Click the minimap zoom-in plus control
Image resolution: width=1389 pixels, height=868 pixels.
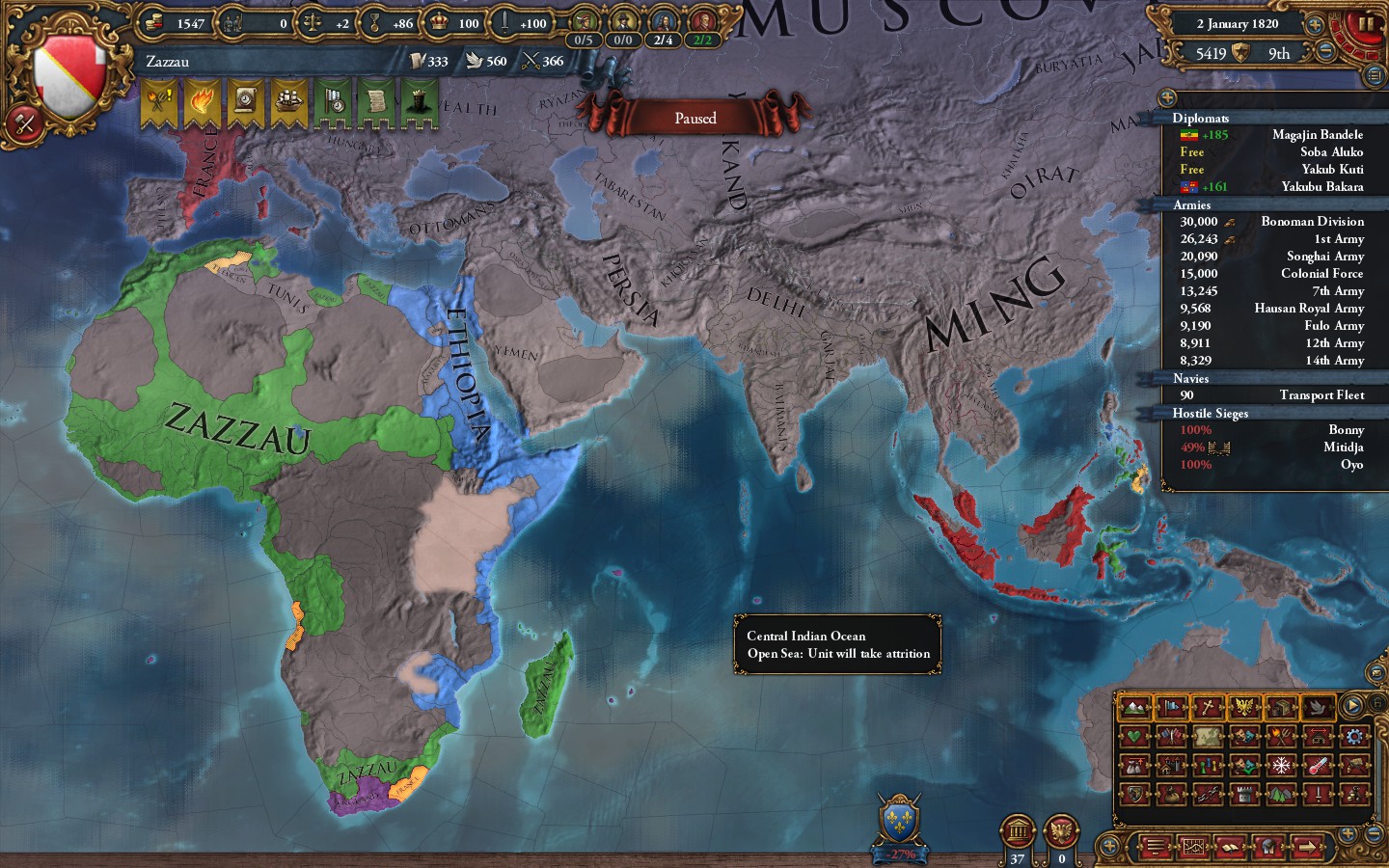point(1348,833)
